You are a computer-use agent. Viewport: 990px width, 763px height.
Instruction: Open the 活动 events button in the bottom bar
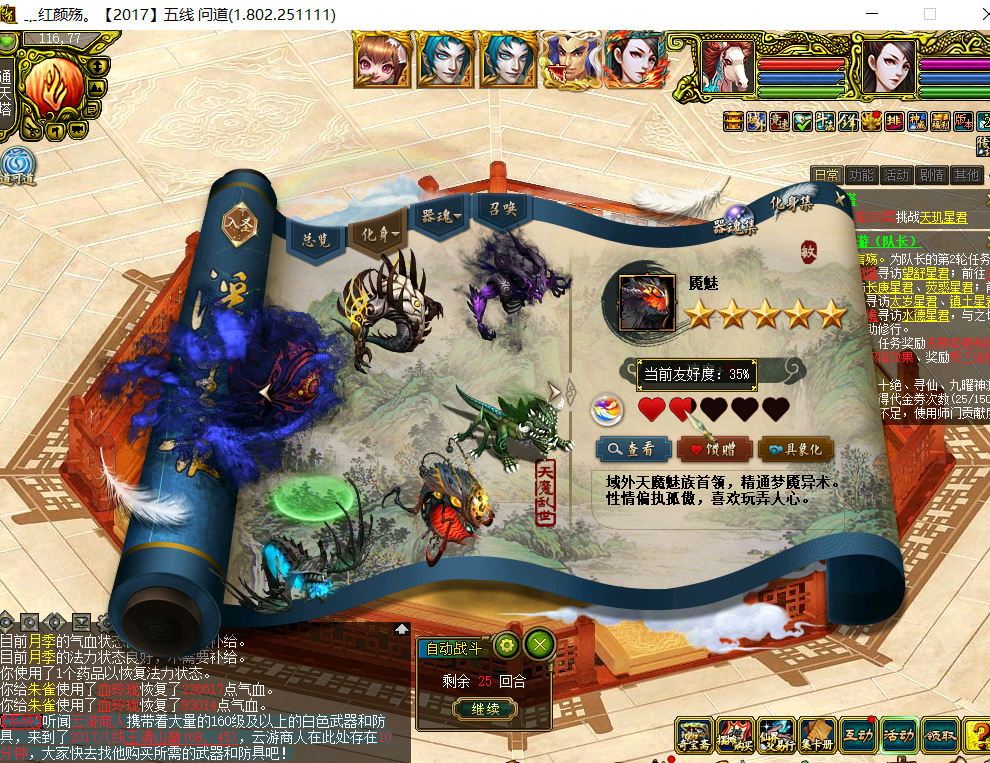coord(898,737)
